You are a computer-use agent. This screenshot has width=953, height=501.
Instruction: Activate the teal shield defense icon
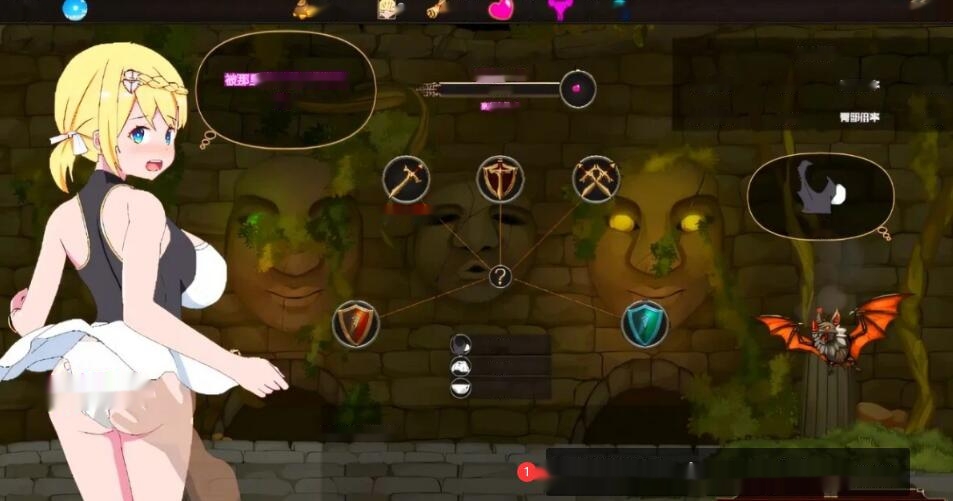pyautogui.click(x=645, y=324)
